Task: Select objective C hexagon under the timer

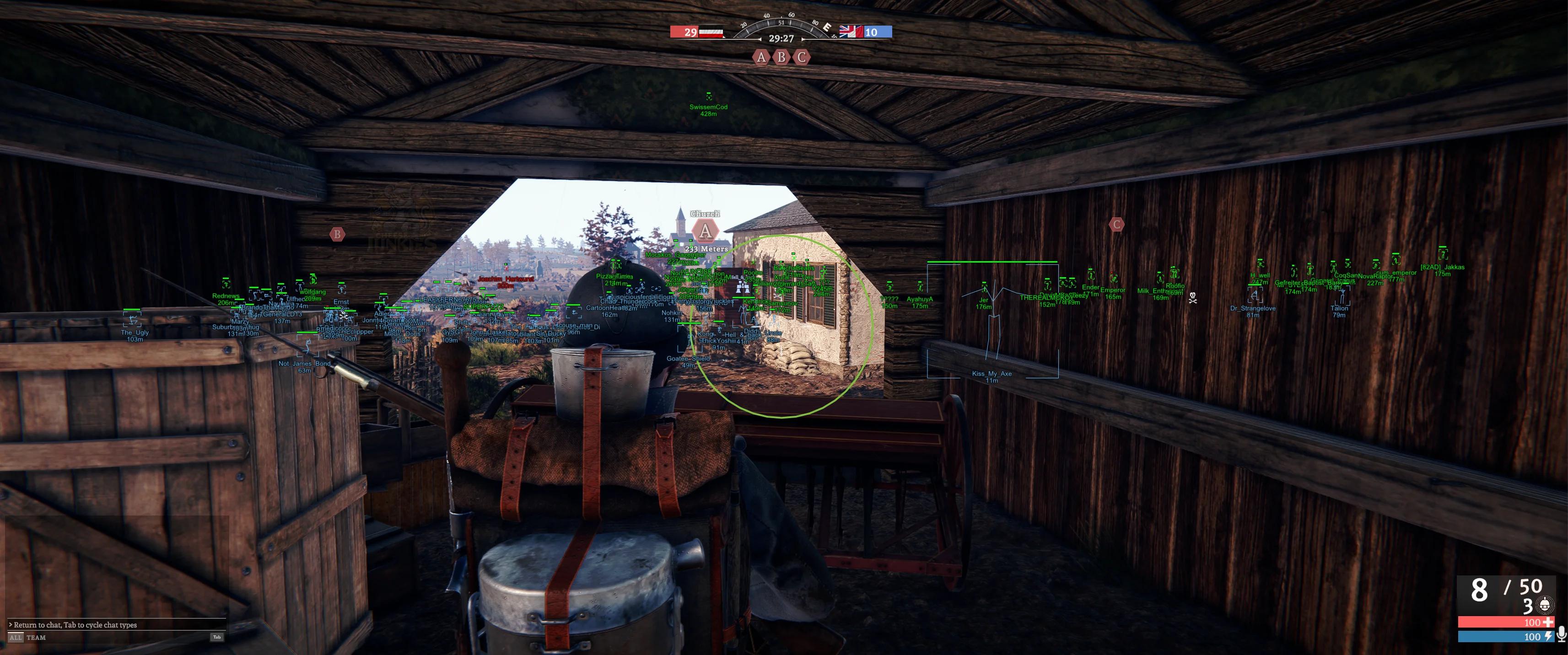Action: (802, 57)
